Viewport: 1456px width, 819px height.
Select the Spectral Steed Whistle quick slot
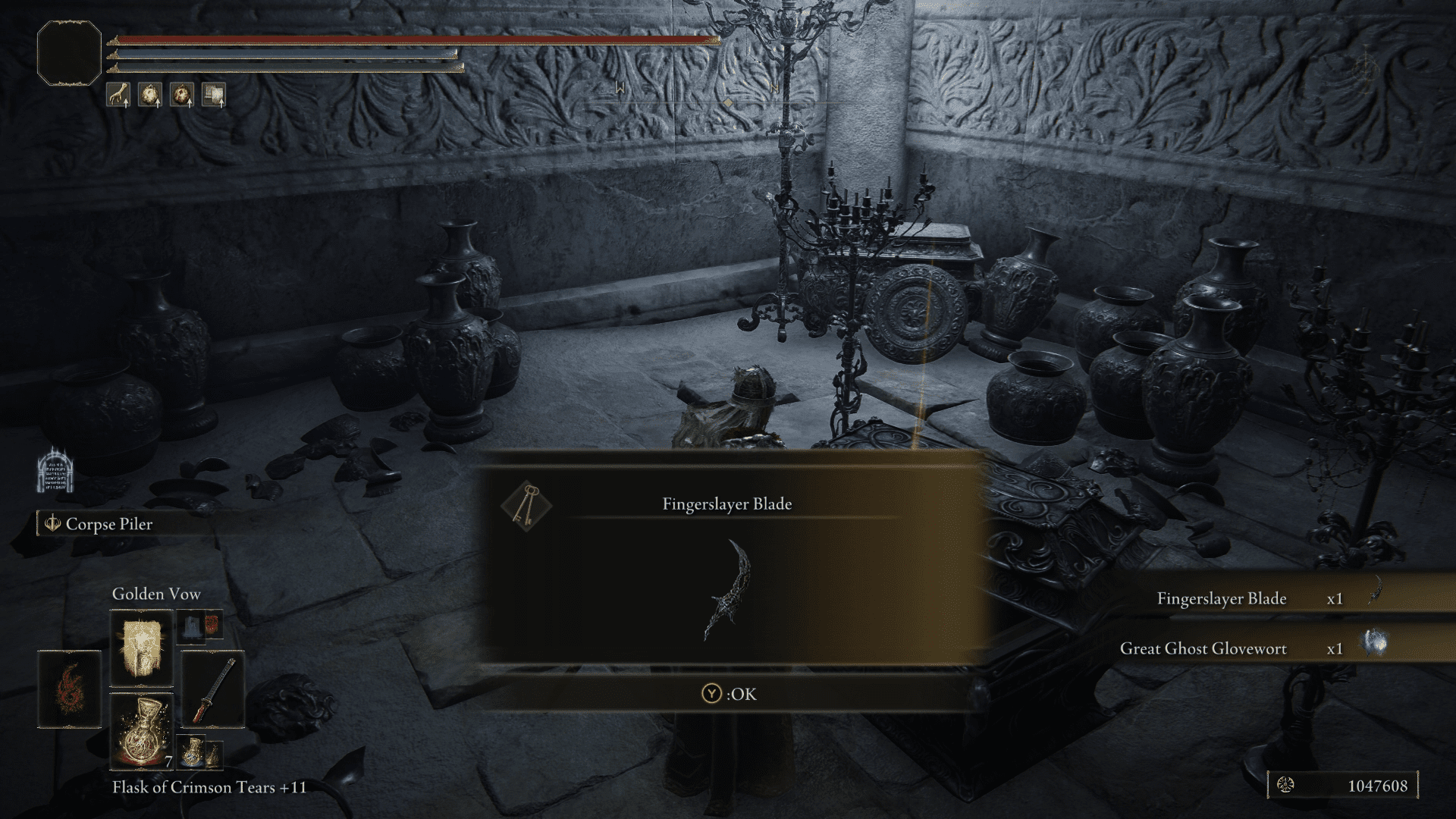point(119,96)
